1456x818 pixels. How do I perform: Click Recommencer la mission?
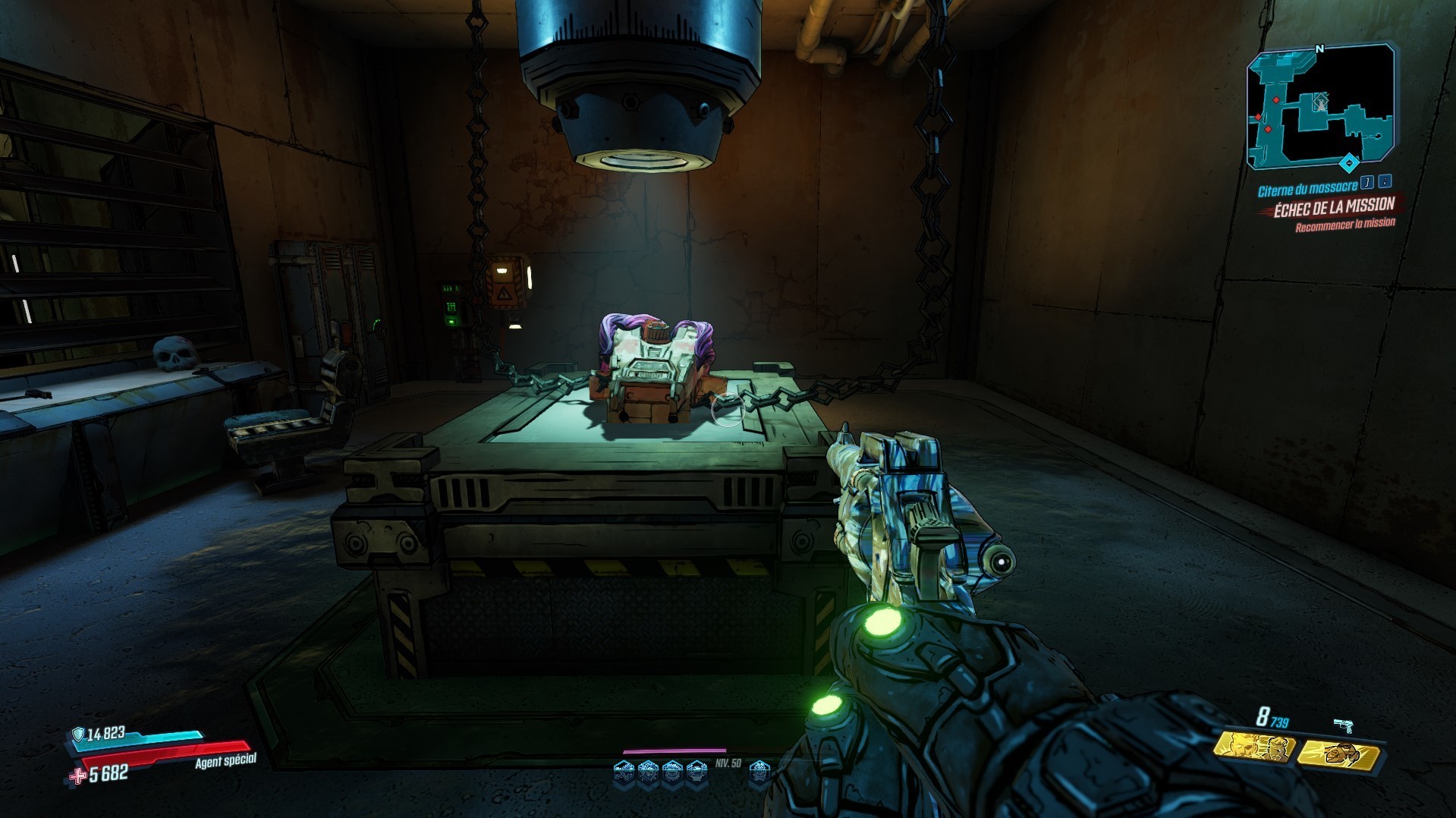(x=1345, y=224)
